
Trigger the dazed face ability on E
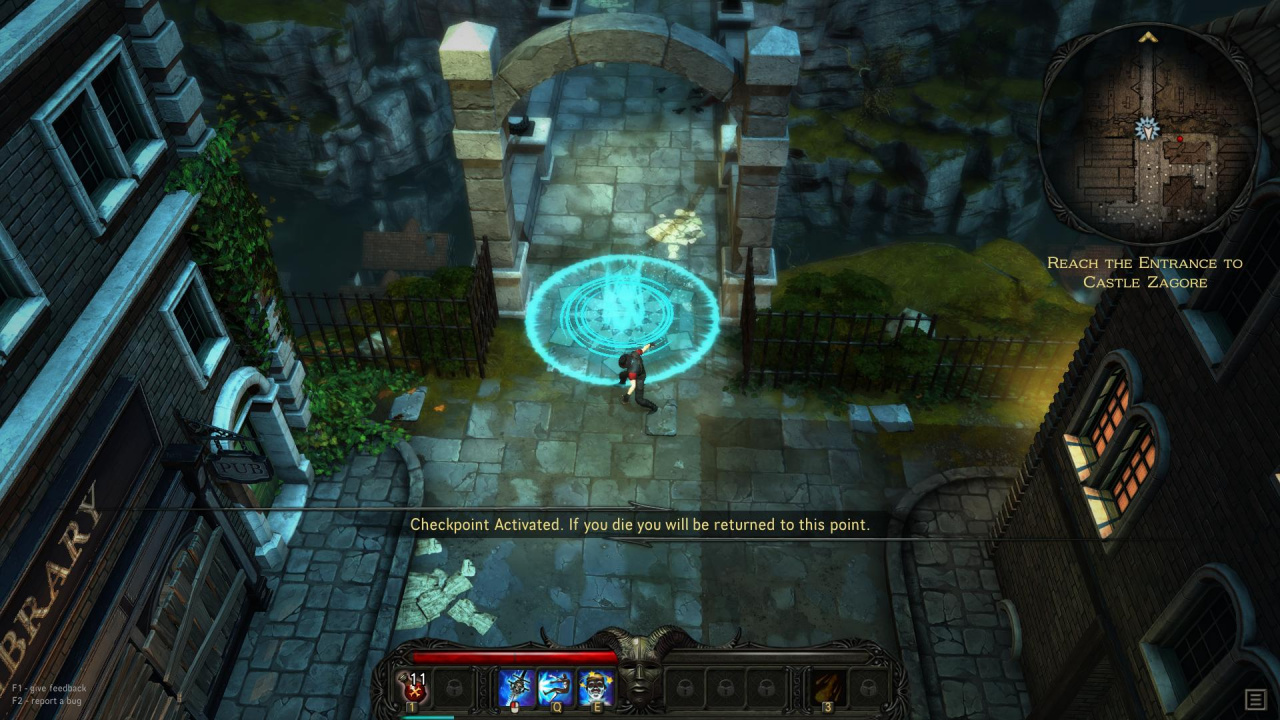pos(596,688)
